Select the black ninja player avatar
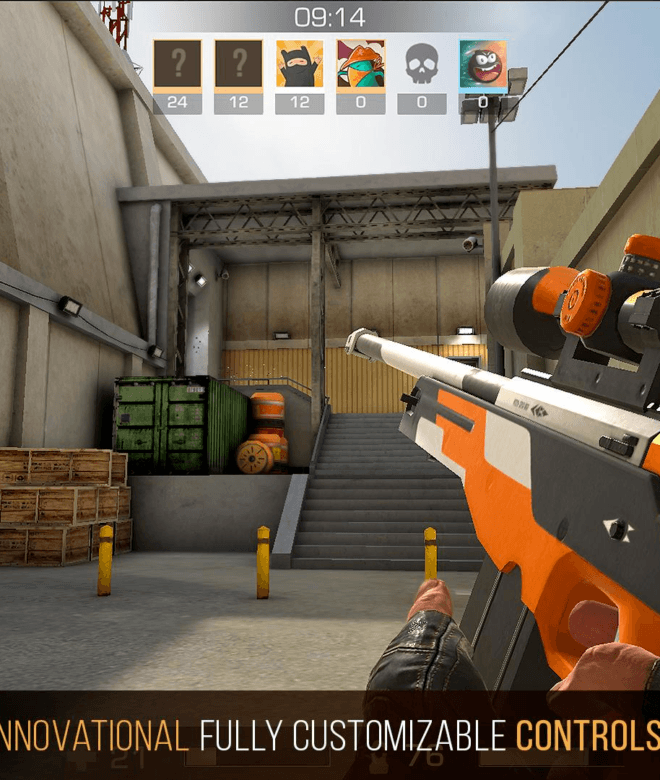 299,65
